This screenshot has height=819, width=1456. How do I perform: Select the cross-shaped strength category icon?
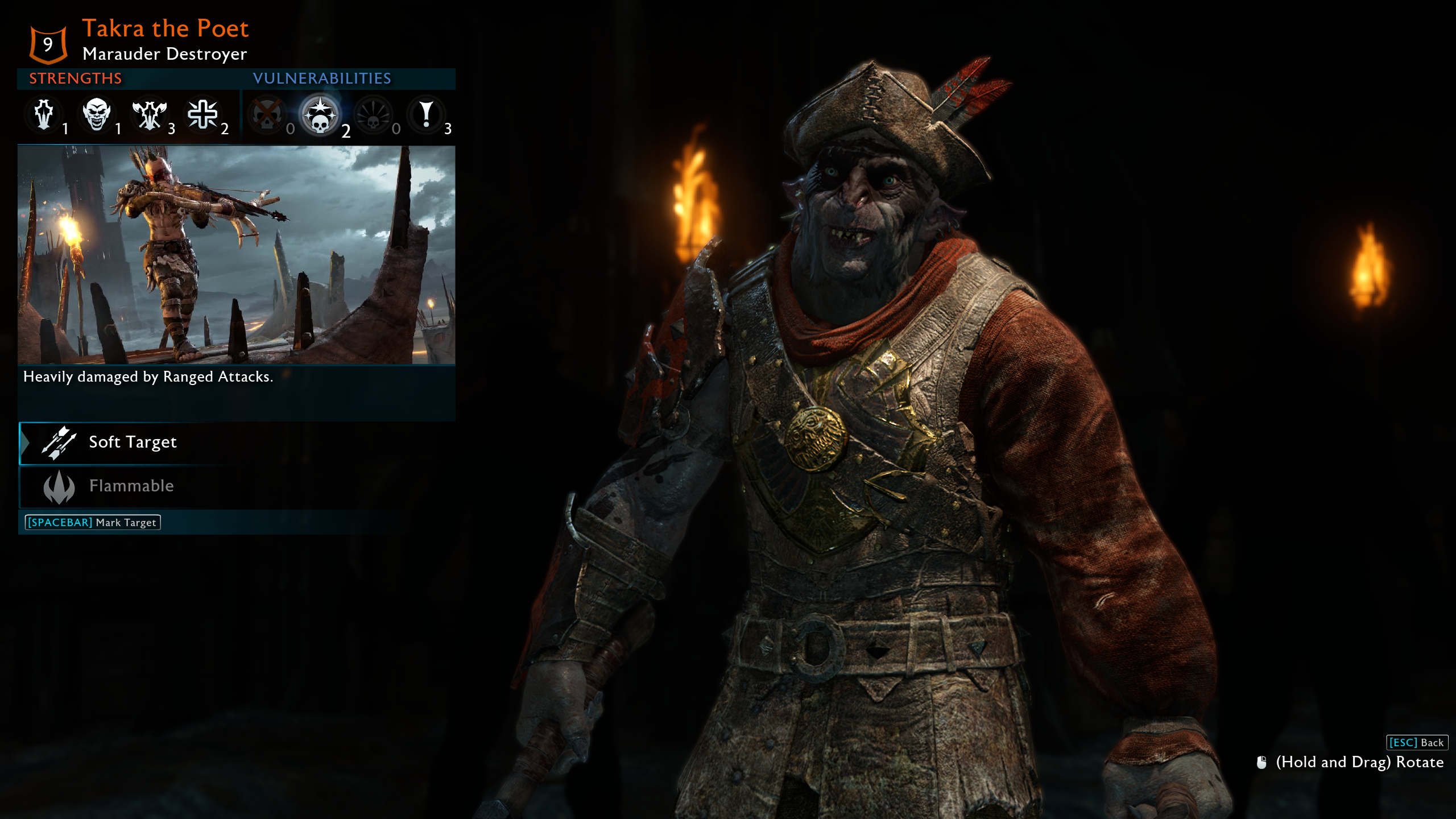[x=202, y=115]
